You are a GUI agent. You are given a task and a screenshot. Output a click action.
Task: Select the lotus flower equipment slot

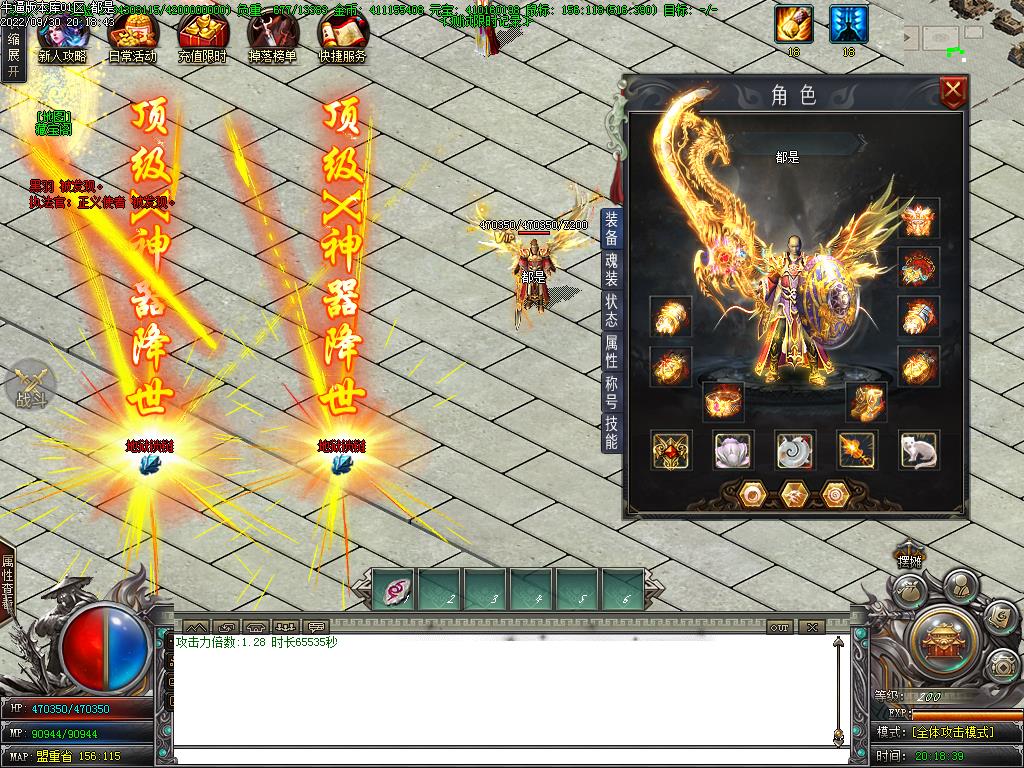pos(733,451)
